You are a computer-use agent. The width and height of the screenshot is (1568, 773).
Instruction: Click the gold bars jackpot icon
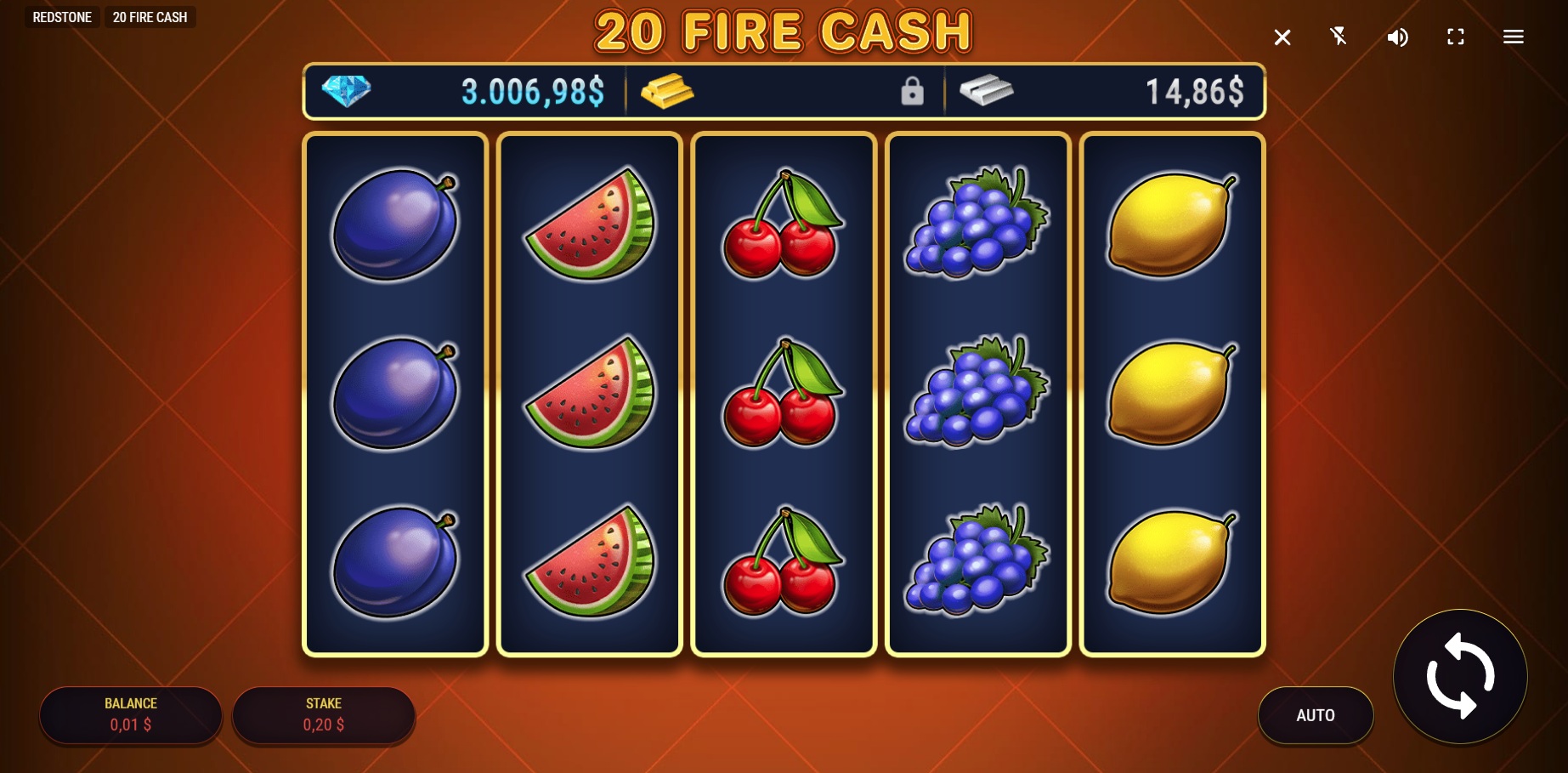(668, 91)
